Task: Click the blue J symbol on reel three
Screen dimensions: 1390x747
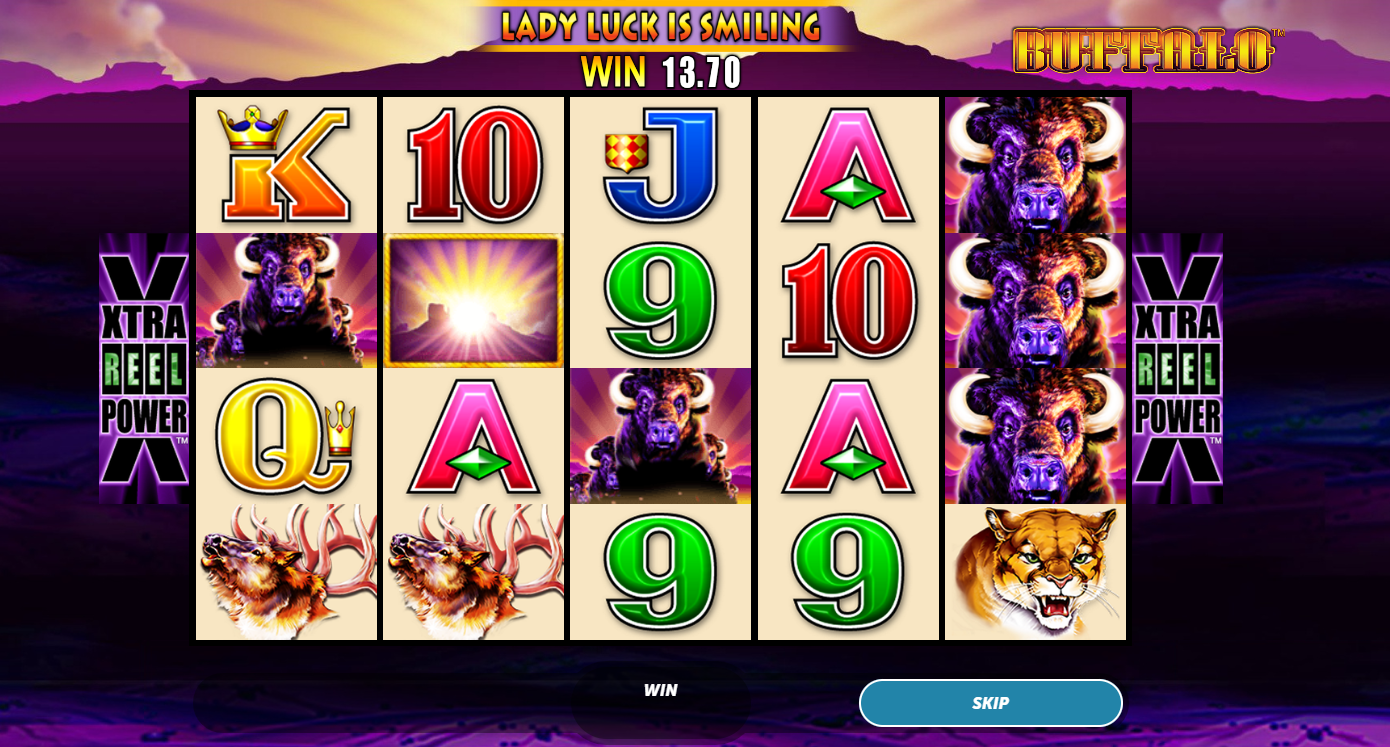Action: (x=660, y=163)
